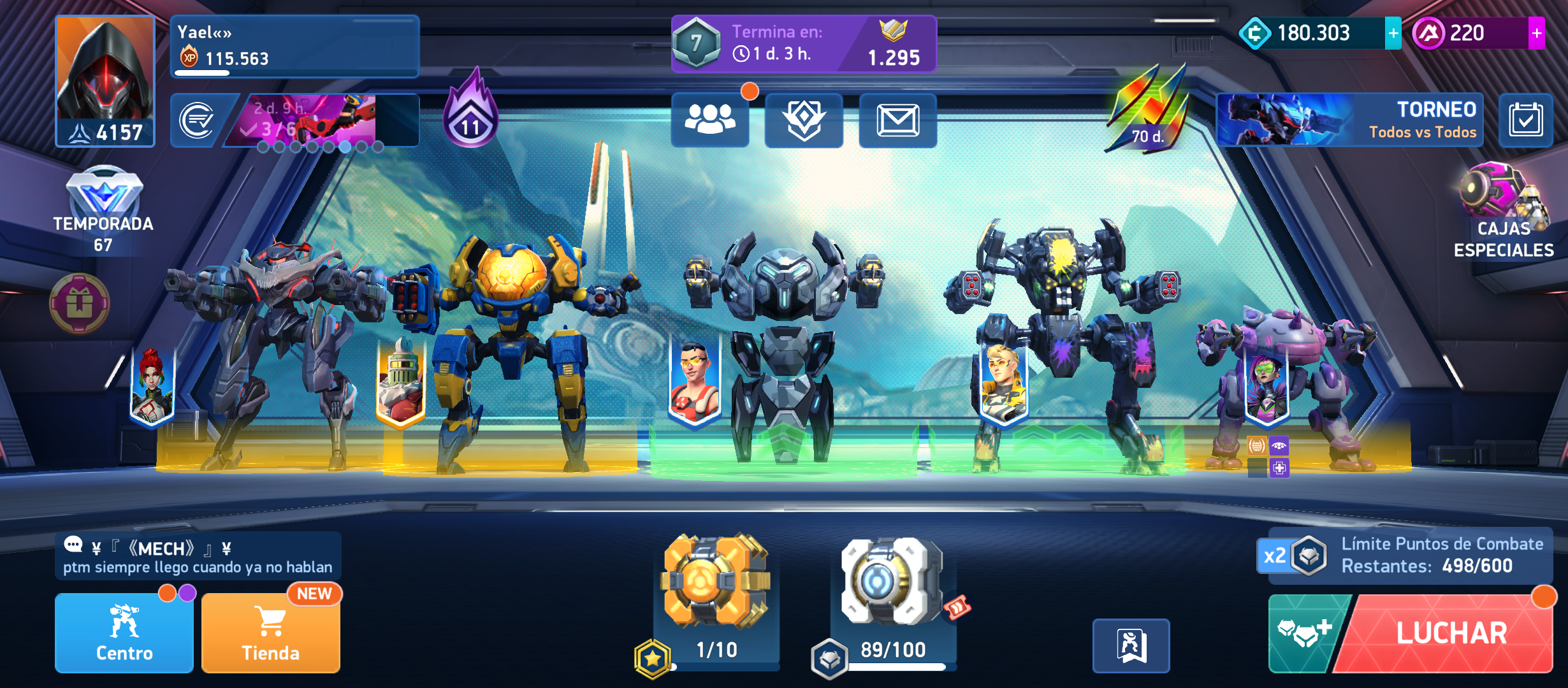Open the mail inbox
1568x688 pixels.
(897, 120)
